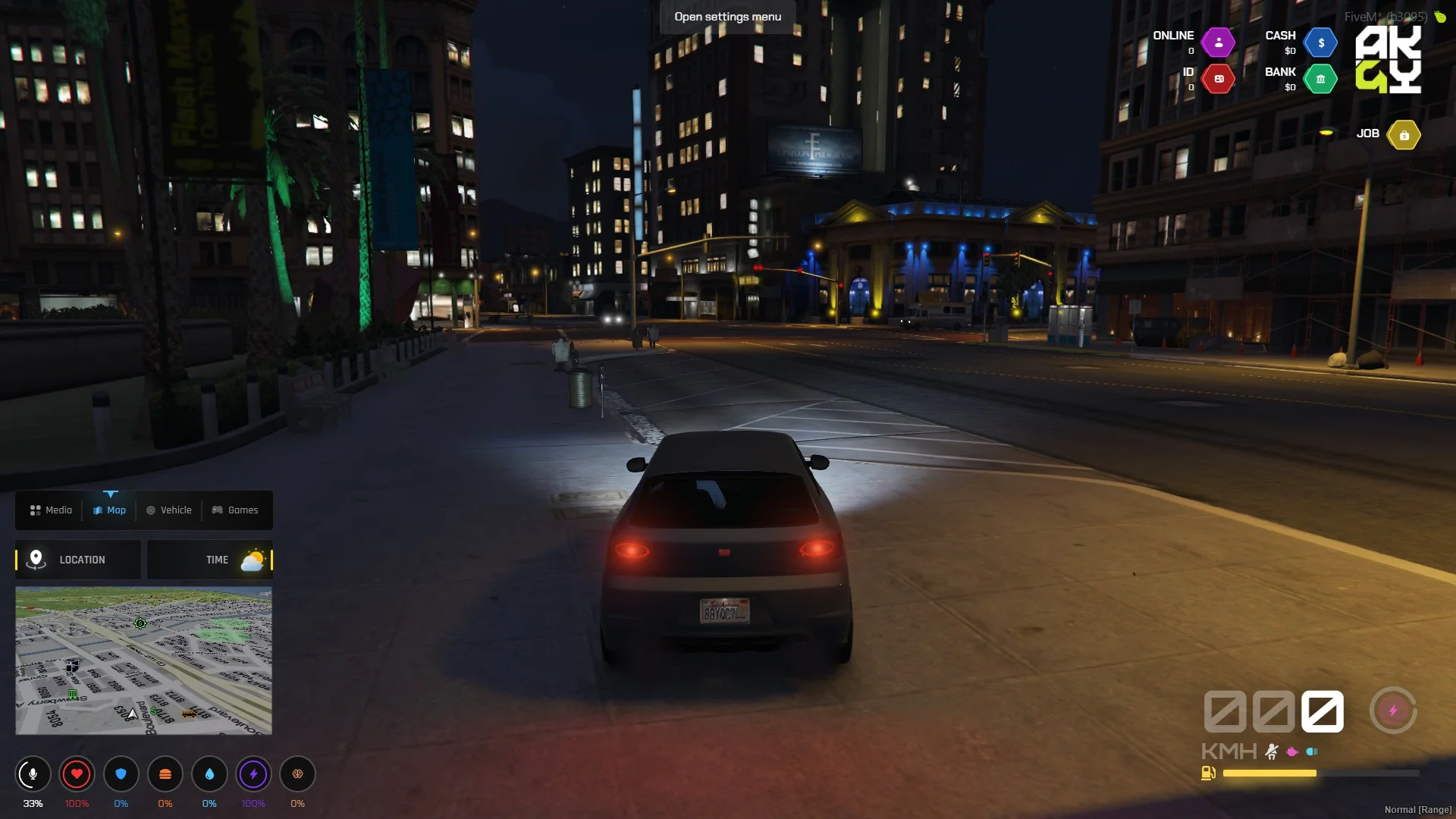Click the red ID hexagon icon
The image size is (1456, 819).
click(x=1219, y=79)
